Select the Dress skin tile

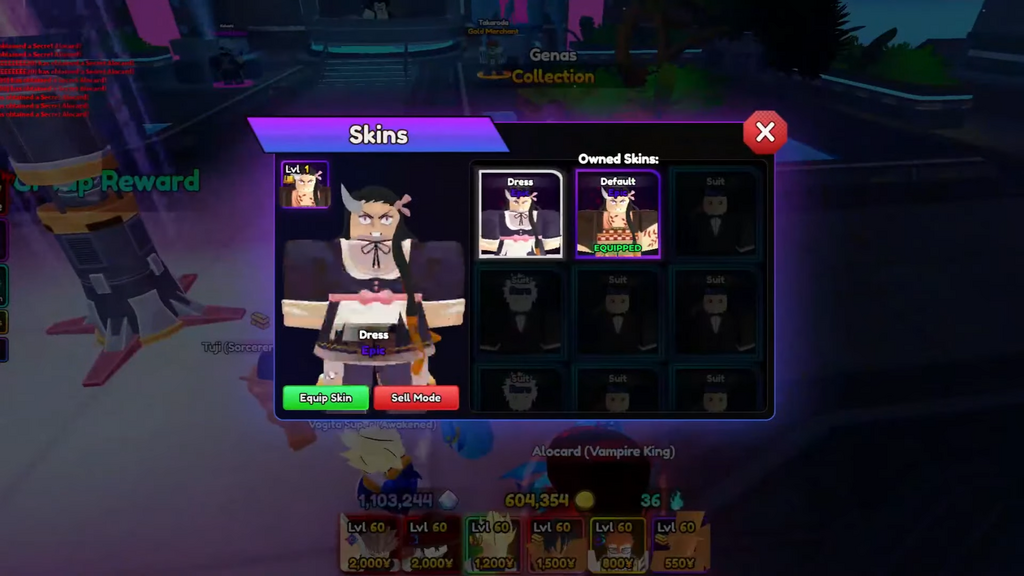(x=520, y=214)
